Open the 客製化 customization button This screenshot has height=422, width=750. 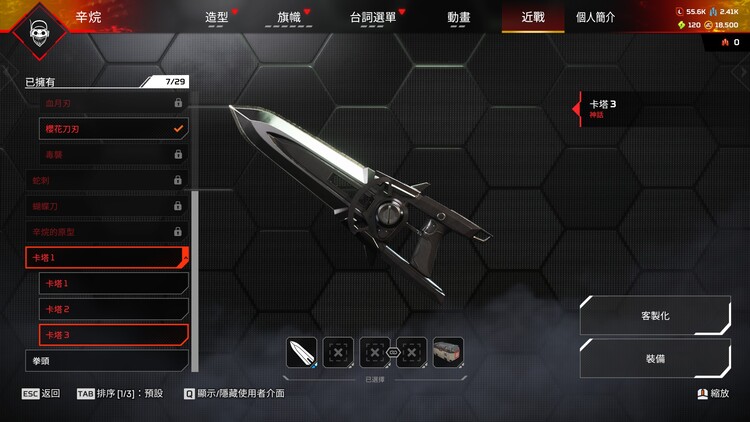click(x=654, y=315)
